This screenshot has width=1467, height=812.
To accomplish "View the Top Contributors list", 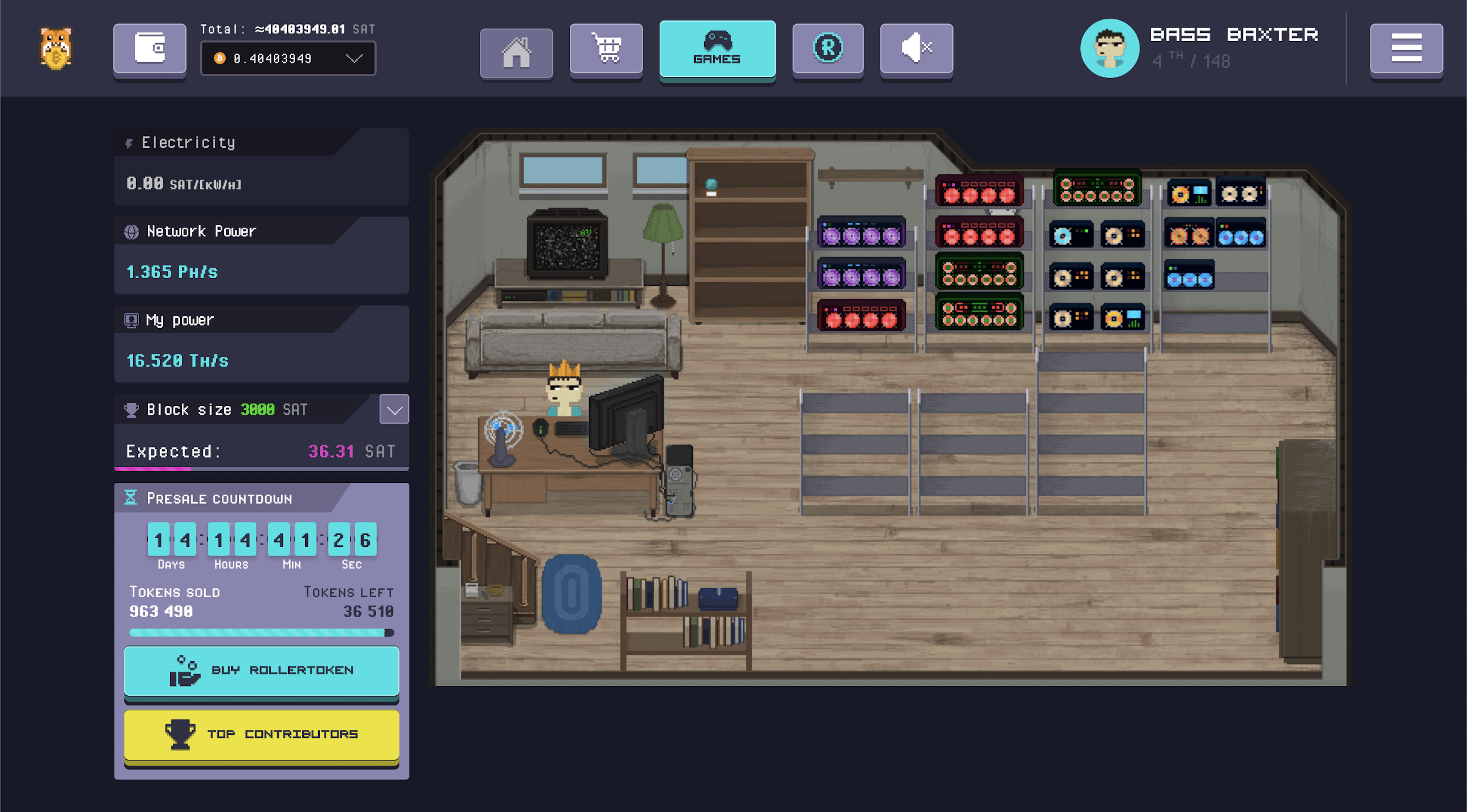I will click(262, 735).
